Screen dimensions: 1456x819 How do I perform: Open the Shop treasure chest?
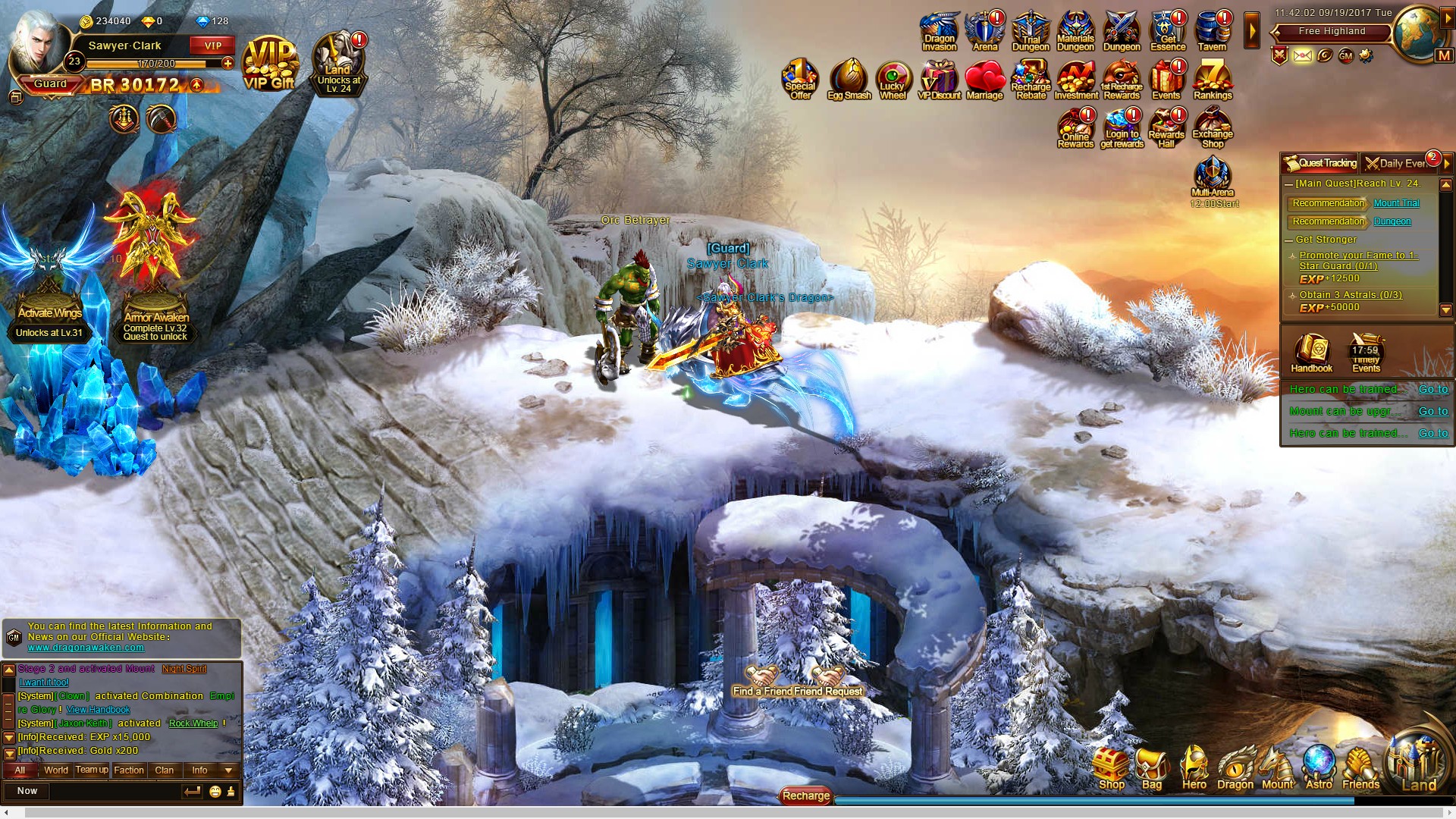tap(1112, 768)
